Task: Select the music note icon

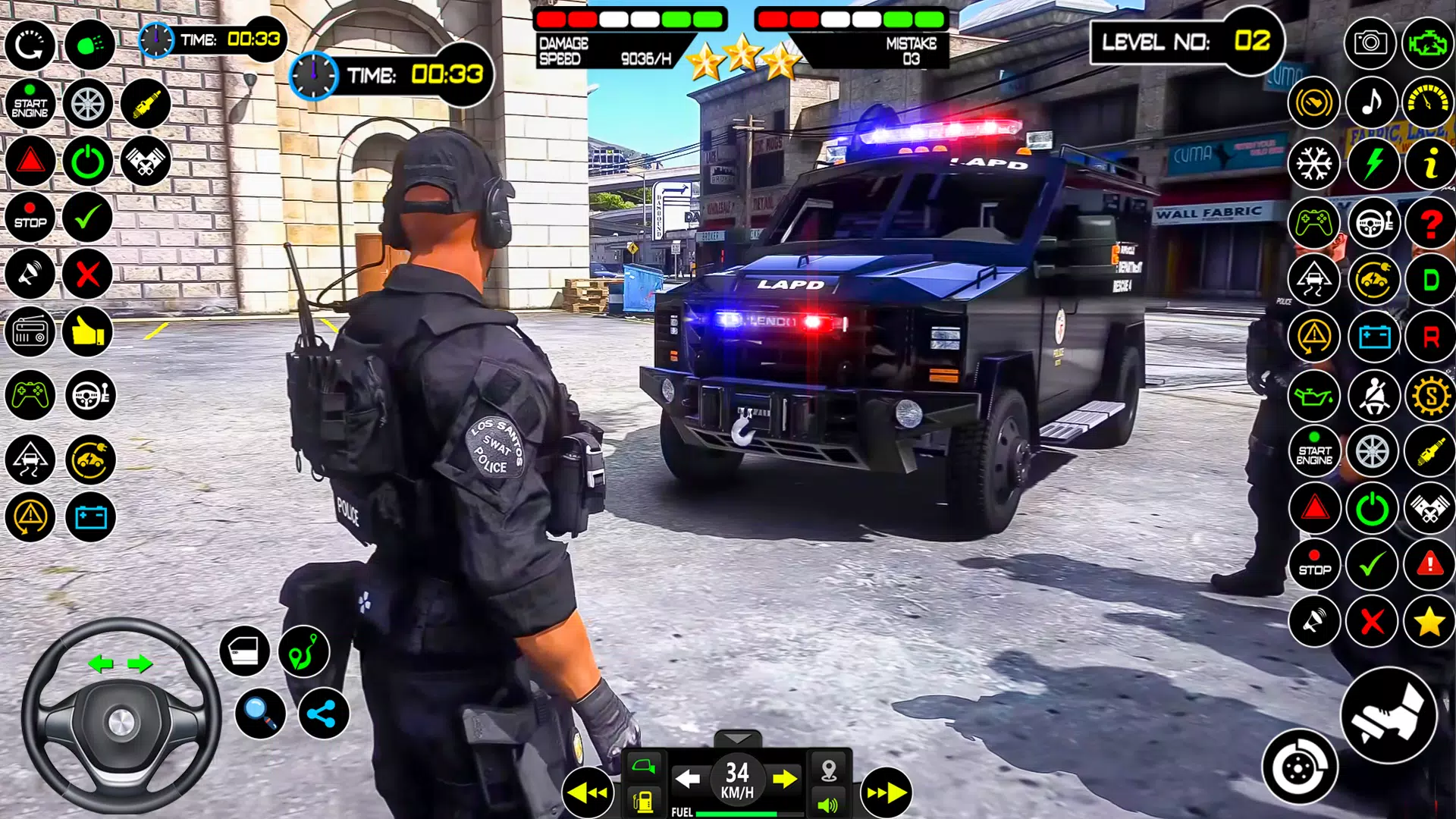Action: click(x=1371, y=103)
